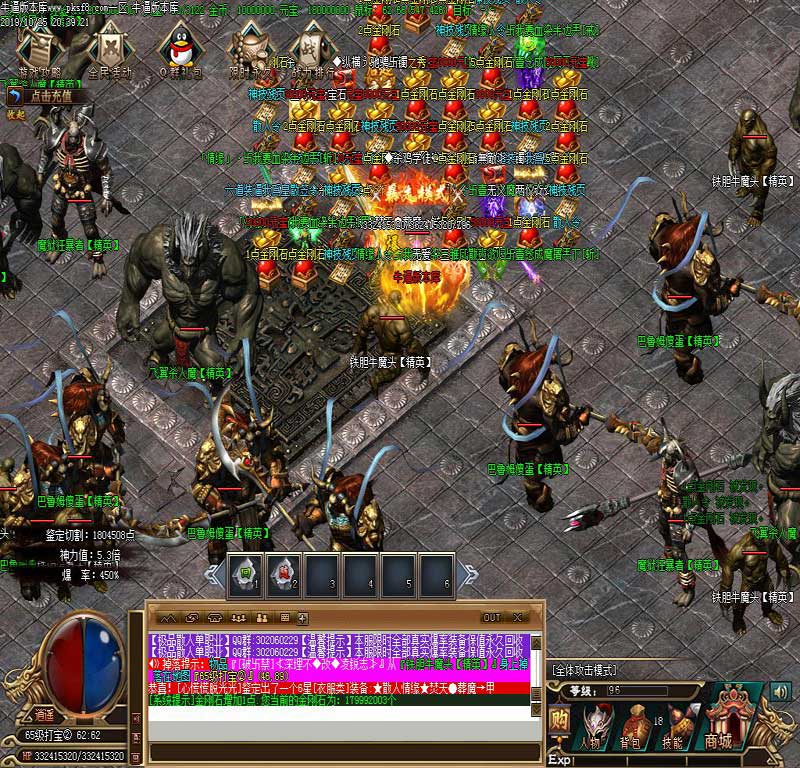Open the 人物 character panel

click(592, 726)
